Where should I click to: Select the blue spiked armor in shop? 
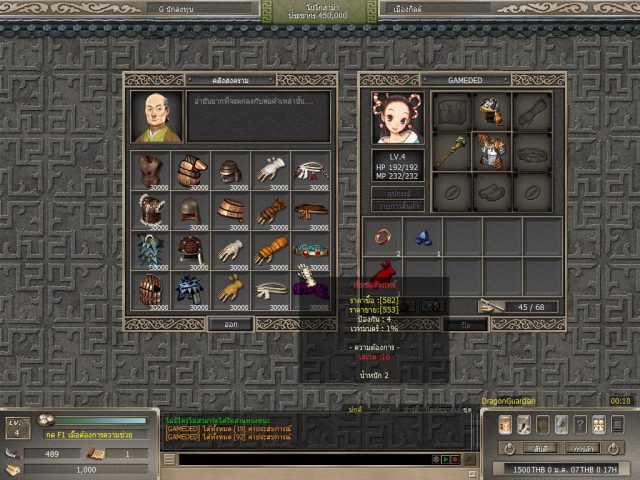click(151, 251)
